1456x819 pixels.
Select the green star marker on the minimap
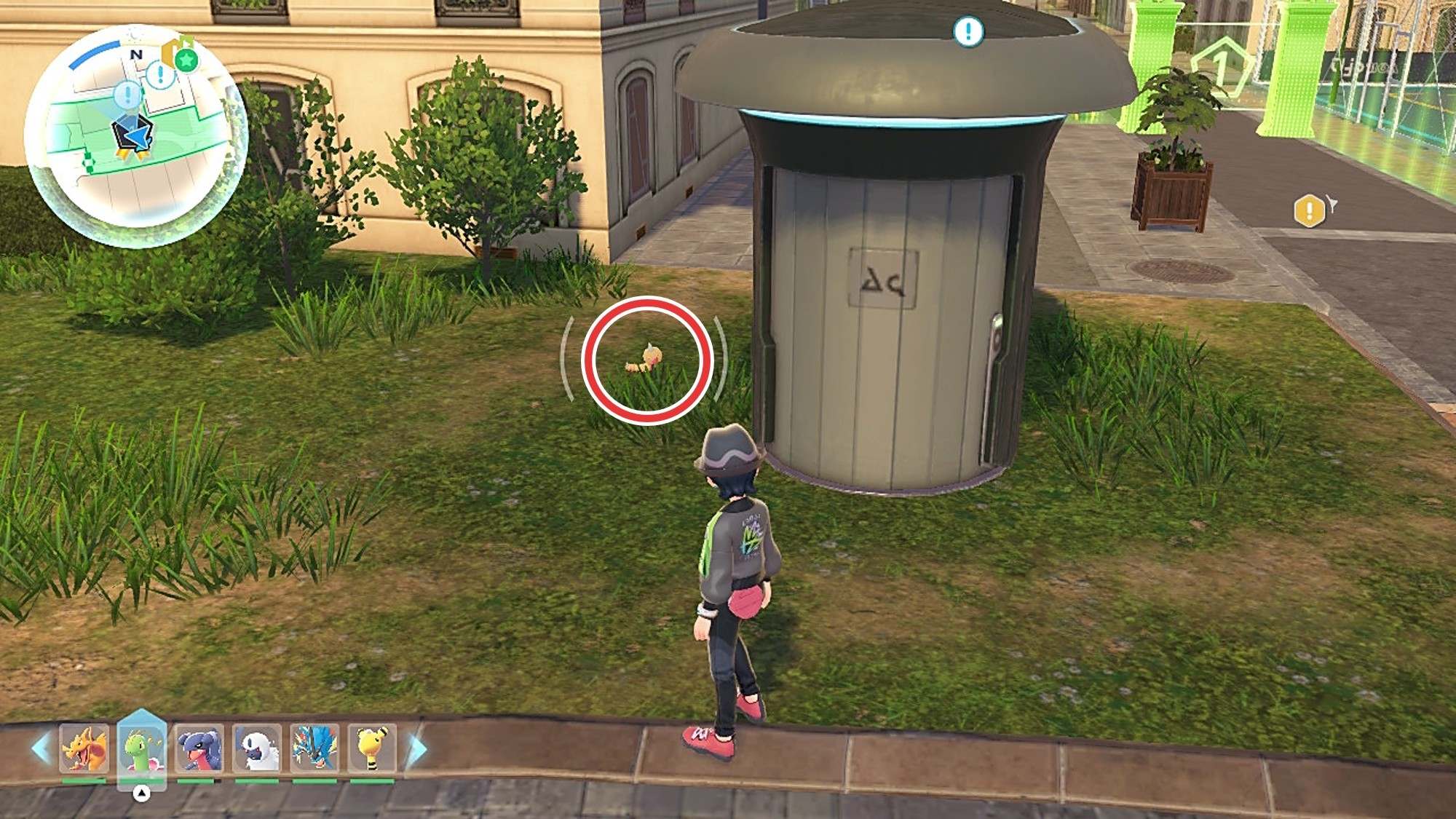186,60
